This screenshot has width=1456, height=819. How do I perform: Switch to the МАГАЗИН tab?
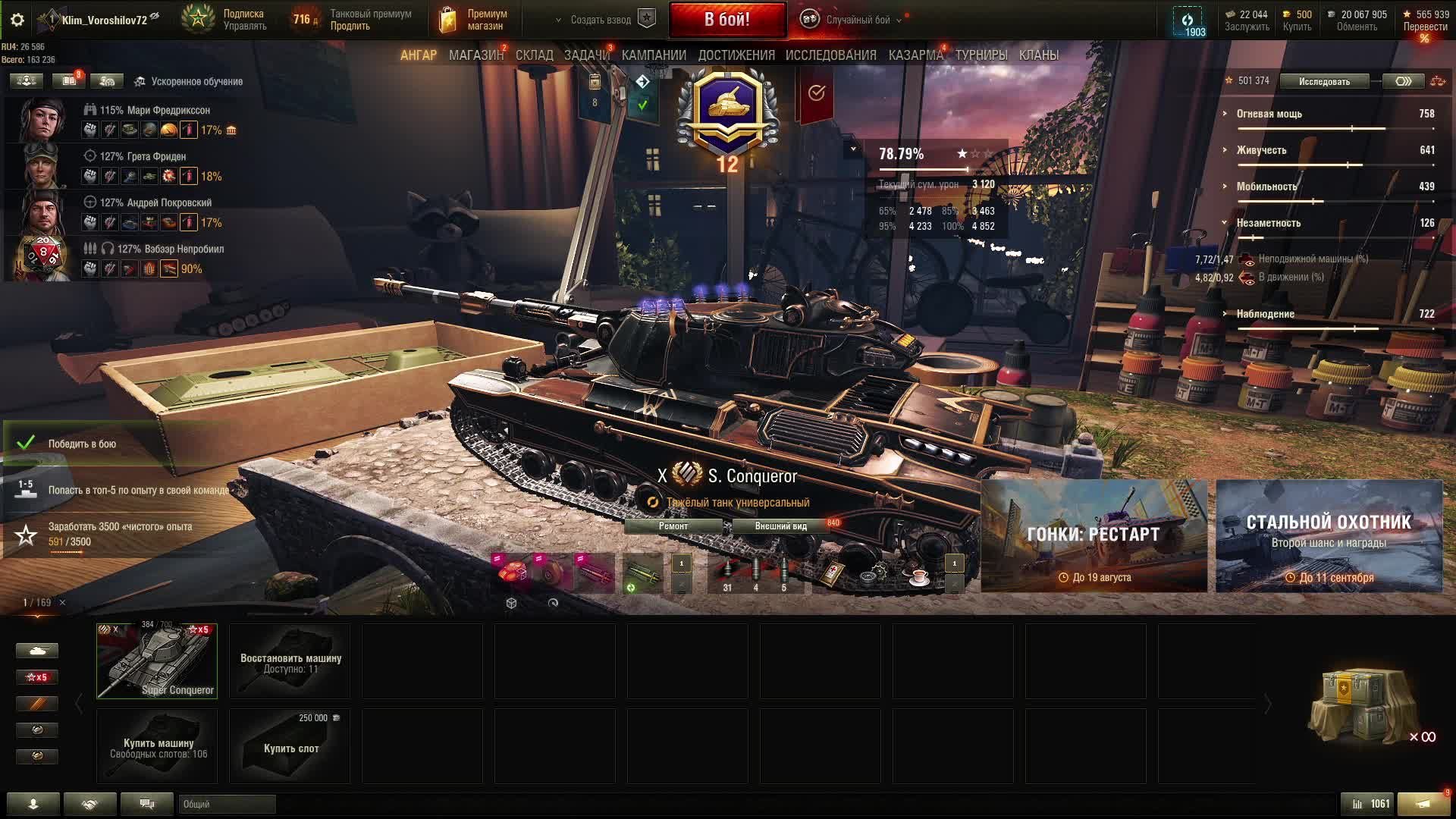[475, 55]
